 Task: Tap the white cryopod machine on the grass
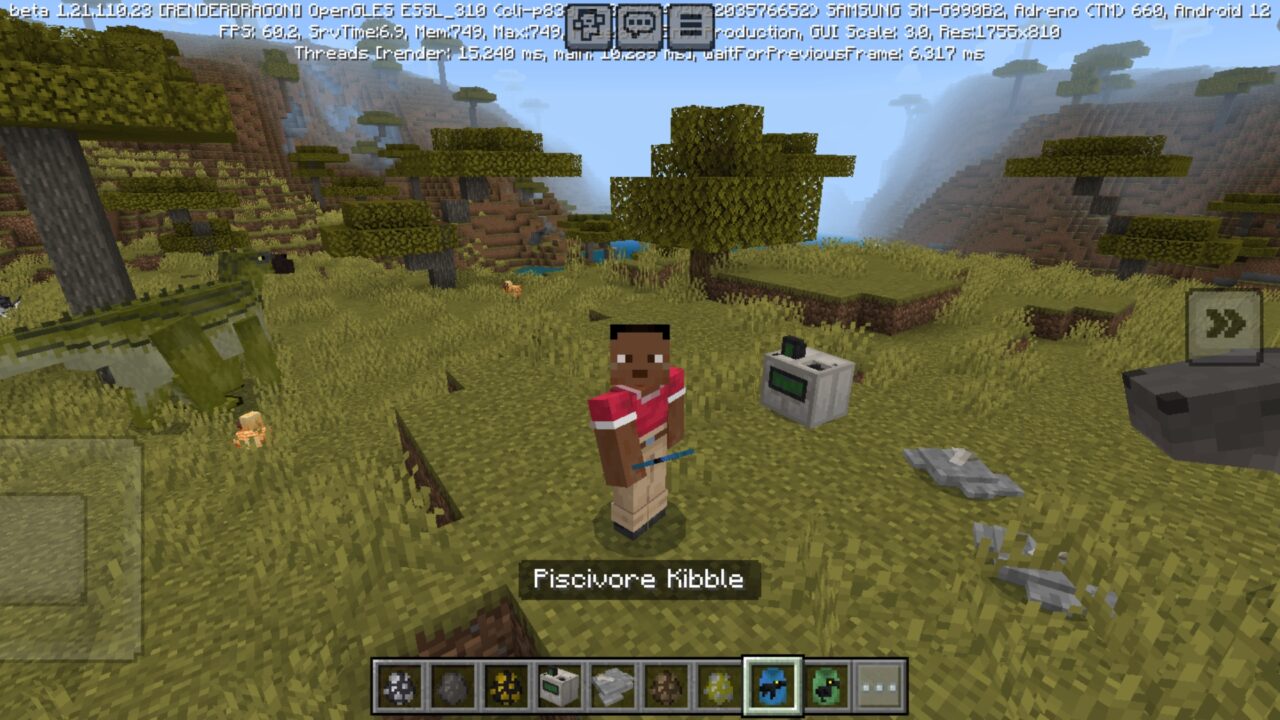click(x=800, y=385)
